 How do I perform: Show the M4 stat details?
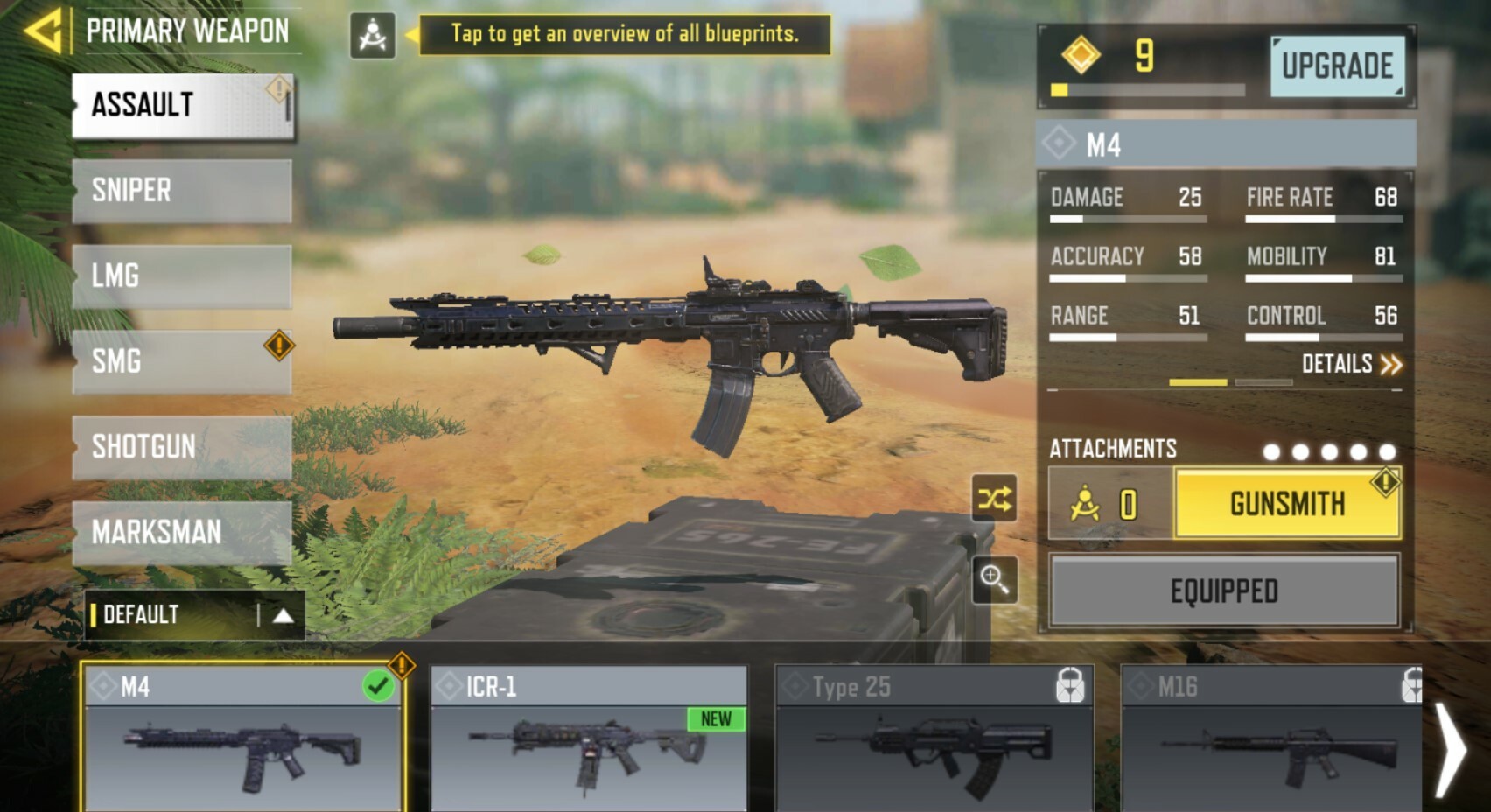point(1350,364)
